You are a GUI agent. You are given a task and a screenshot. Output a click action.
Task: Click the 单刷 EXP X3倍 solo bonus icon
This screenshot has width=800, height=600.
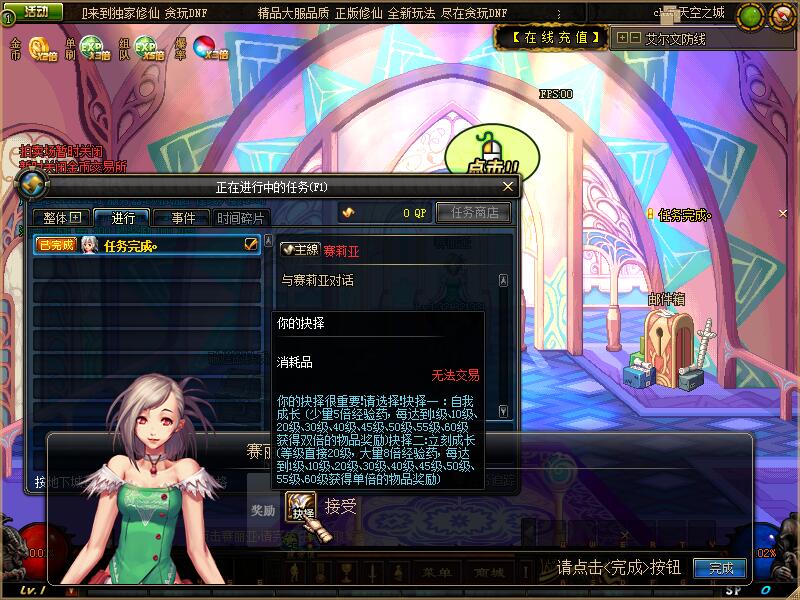(93, 48)
